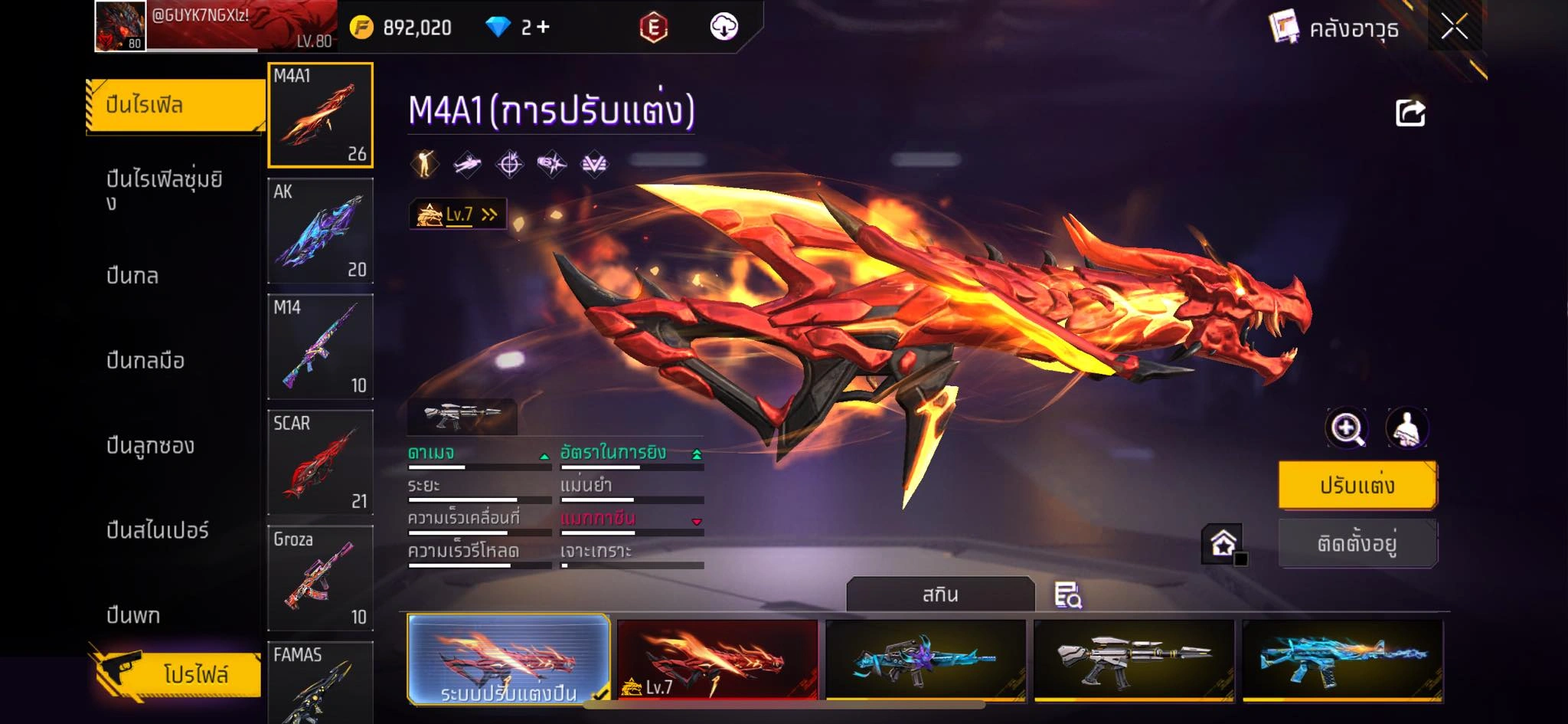Select the blue flaming gun skin
Screen dimensions: 1568x724
click(x=1342, y=660)
